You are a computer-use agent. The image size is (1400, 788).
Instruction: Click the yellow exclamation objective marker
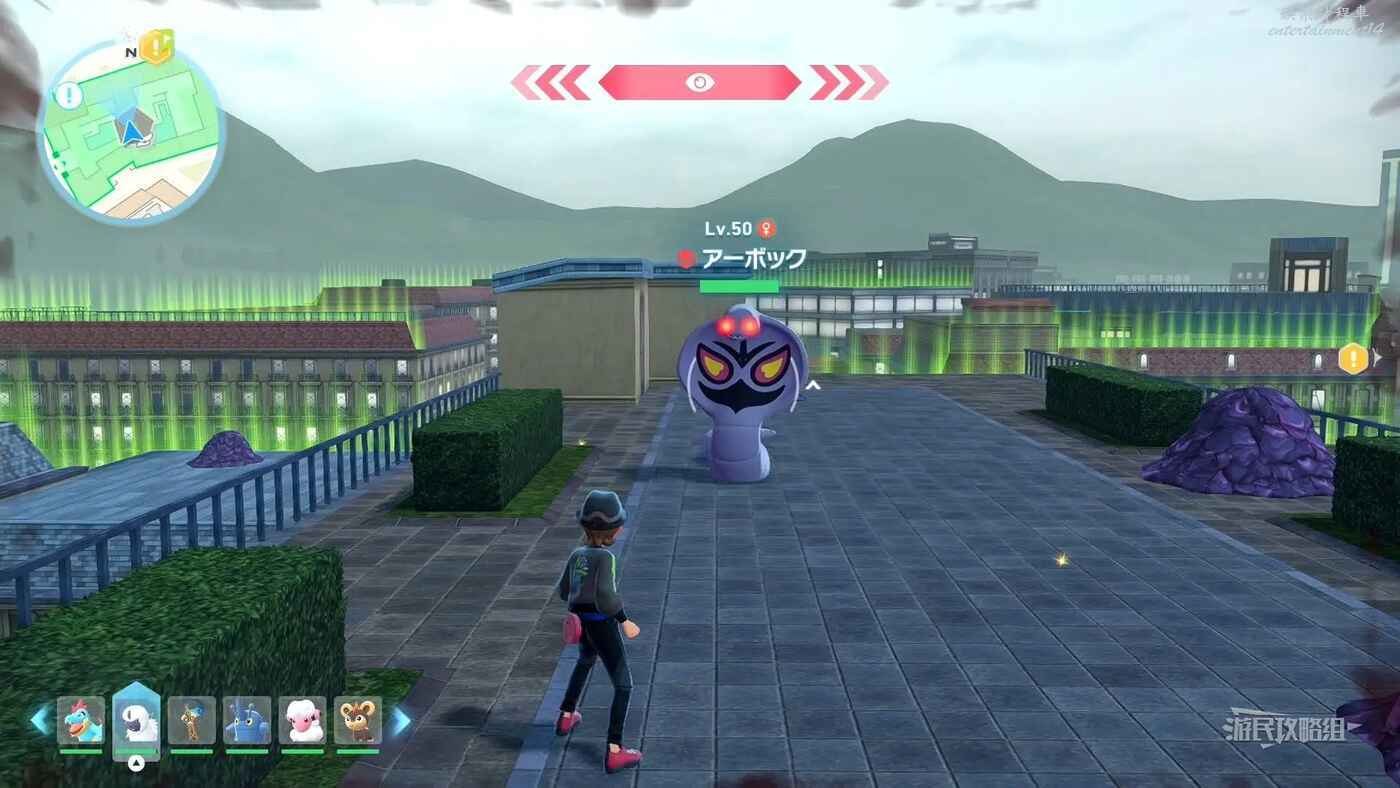[1352, 358]
